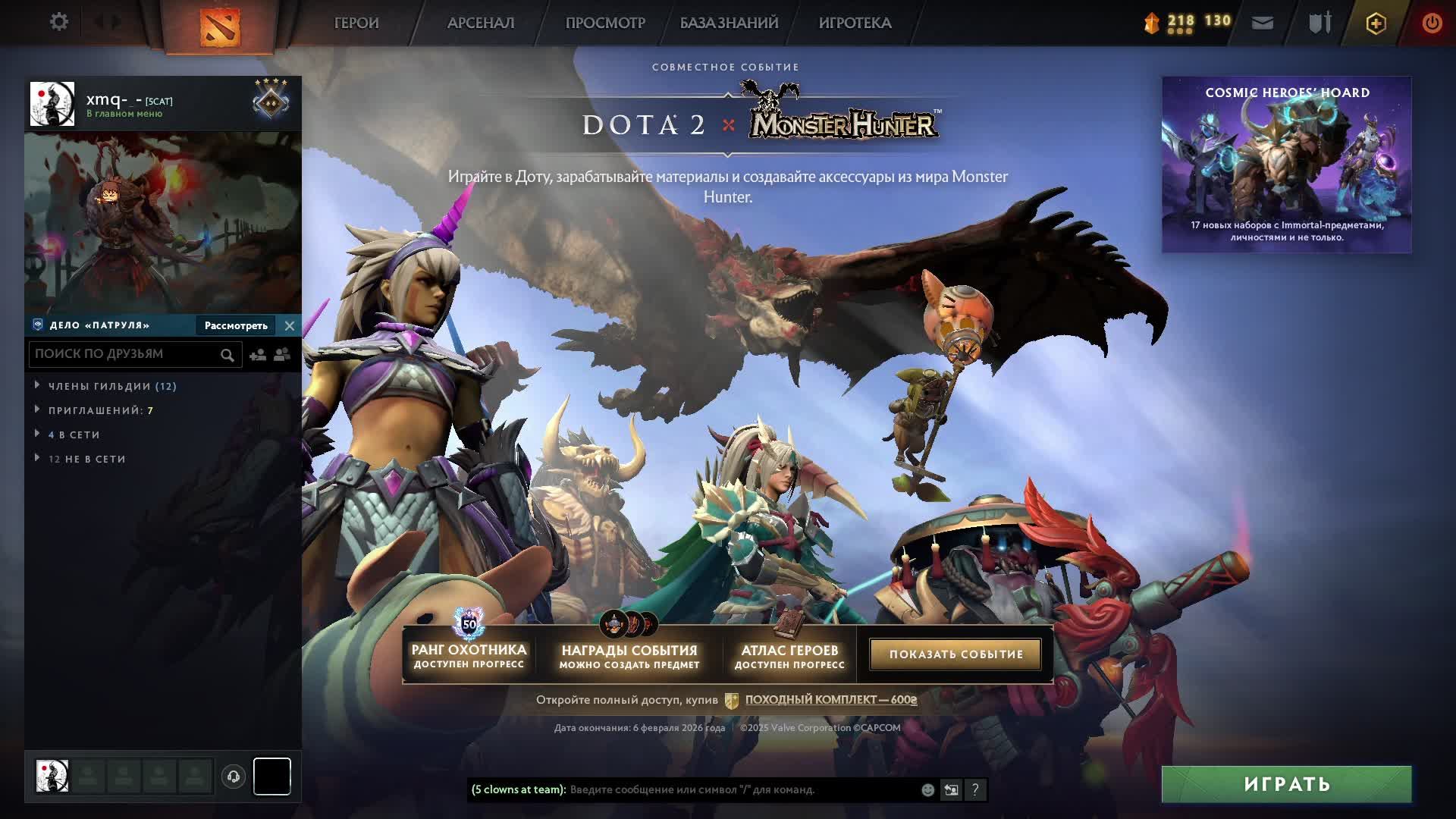Open the БАЗА ЗНАНИЙ section
This screenshot has width=1456, height=819.
(x=729, y=23)
